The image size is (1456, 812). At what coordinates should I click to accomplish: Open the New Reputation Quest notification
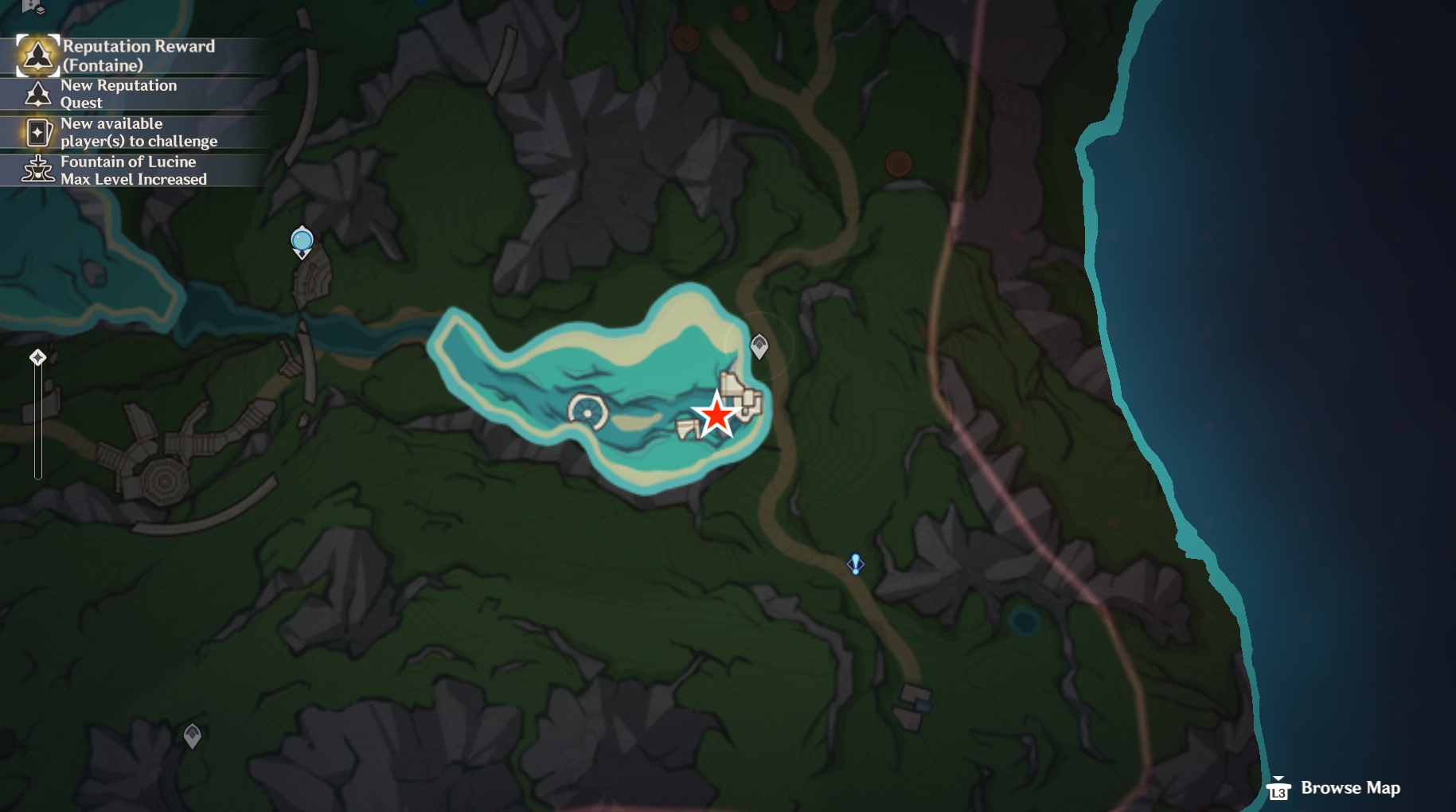tap(119, 94)
